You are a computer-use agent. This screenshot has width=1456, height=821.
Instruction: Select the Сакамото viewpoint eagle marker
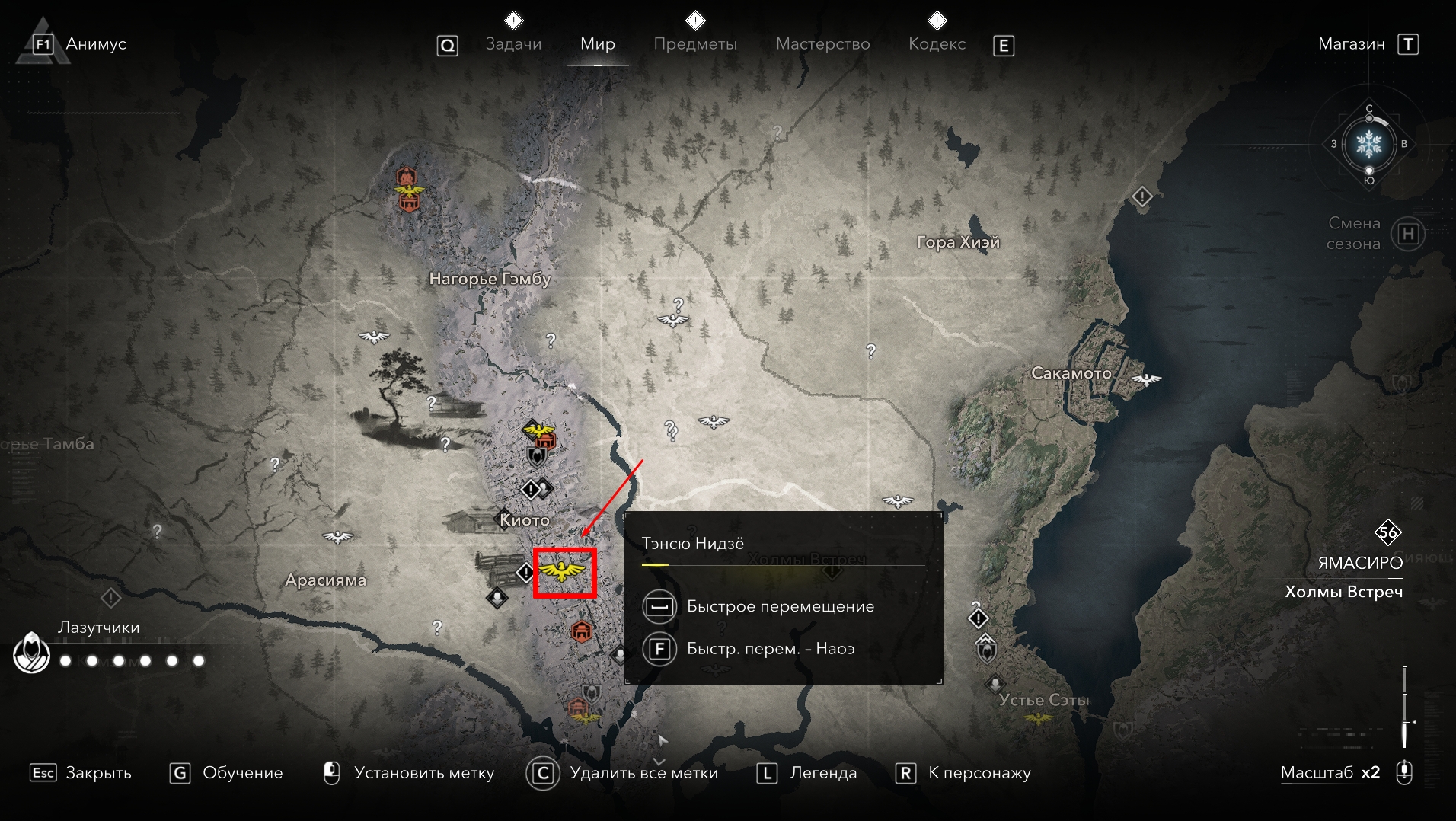(x=1146, y=379)
